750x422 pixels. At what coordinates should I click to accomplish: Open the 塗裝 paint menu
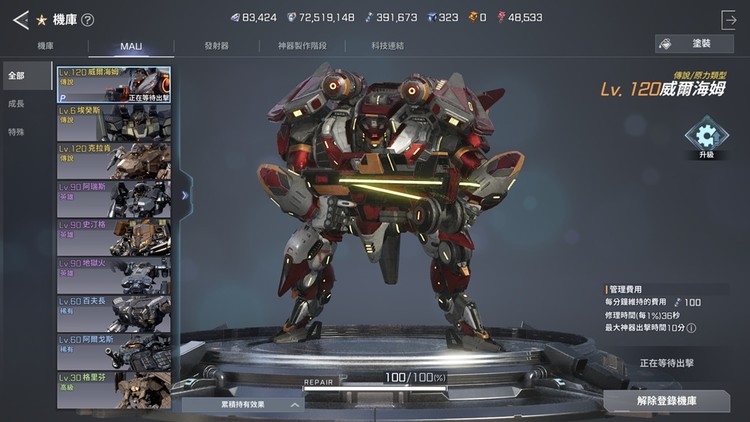[694, 44]
